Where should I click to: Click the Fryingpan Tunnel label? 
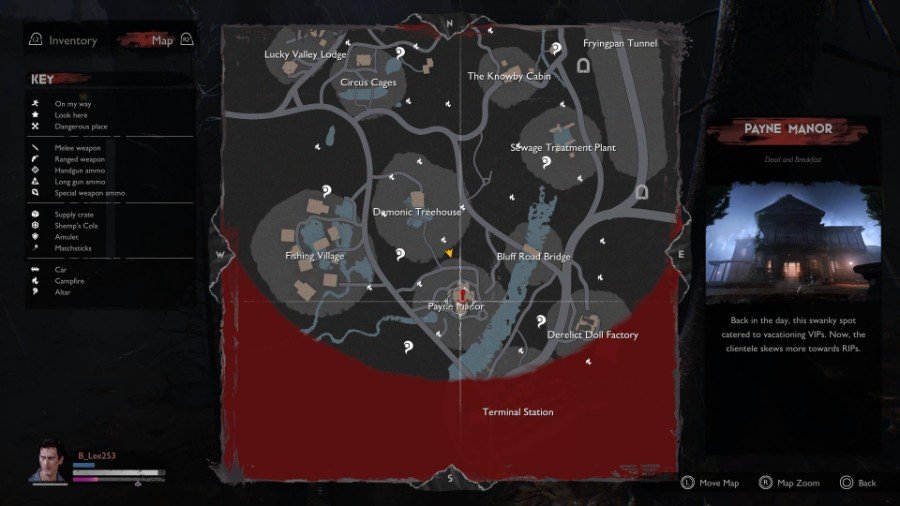620,44
